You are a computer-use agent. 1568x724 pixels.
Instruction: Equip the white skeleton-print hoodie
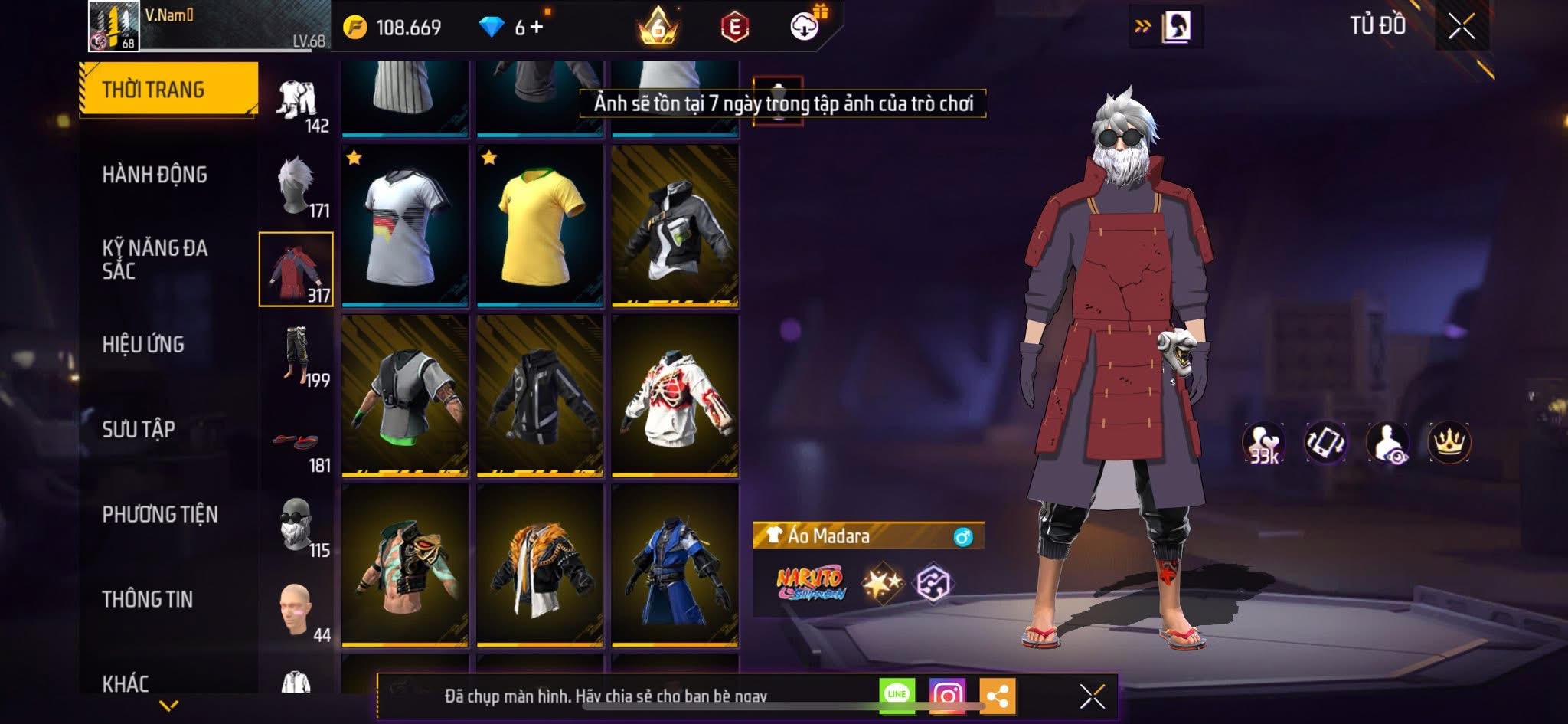675,396
